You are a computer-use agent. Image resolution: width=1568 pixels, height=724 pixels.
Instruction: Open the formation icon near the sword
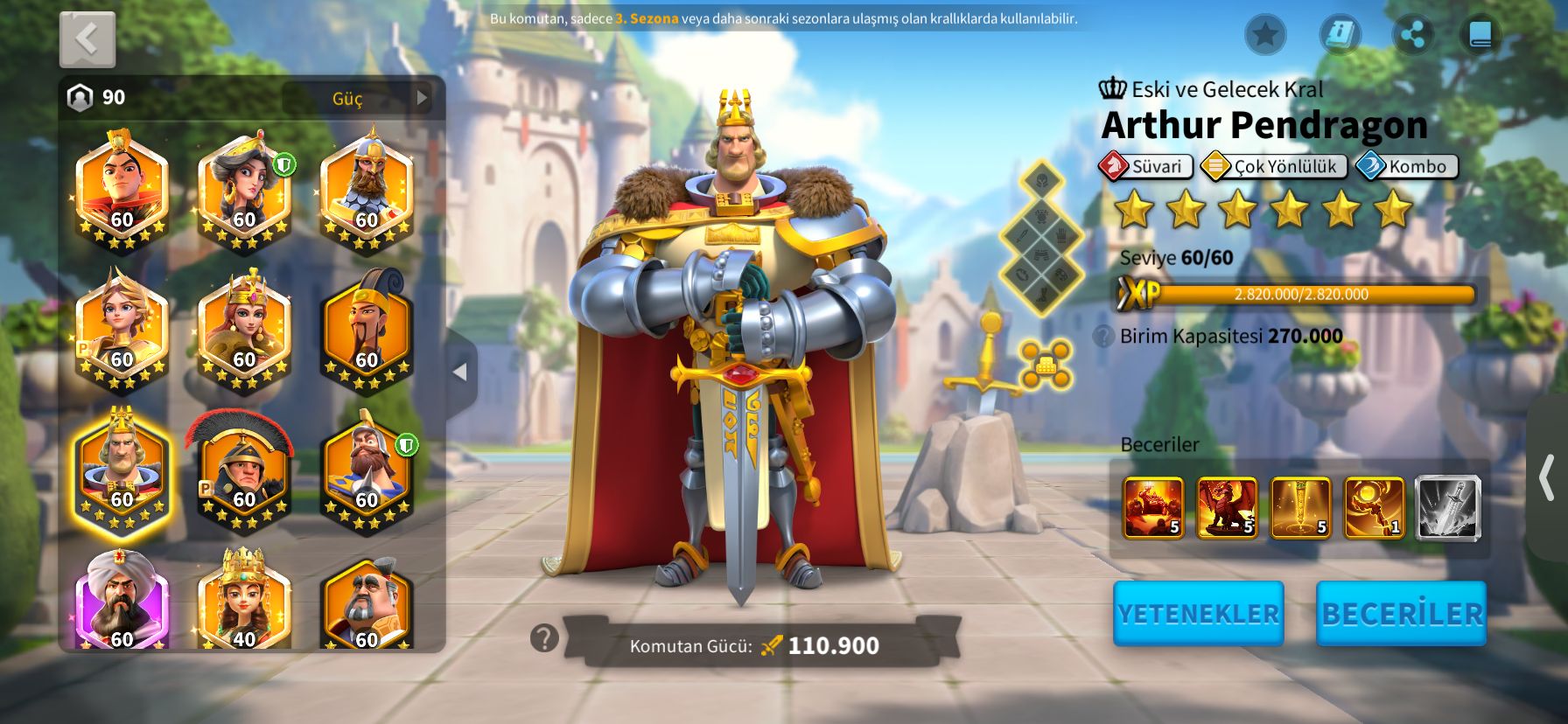point(1046,365)
